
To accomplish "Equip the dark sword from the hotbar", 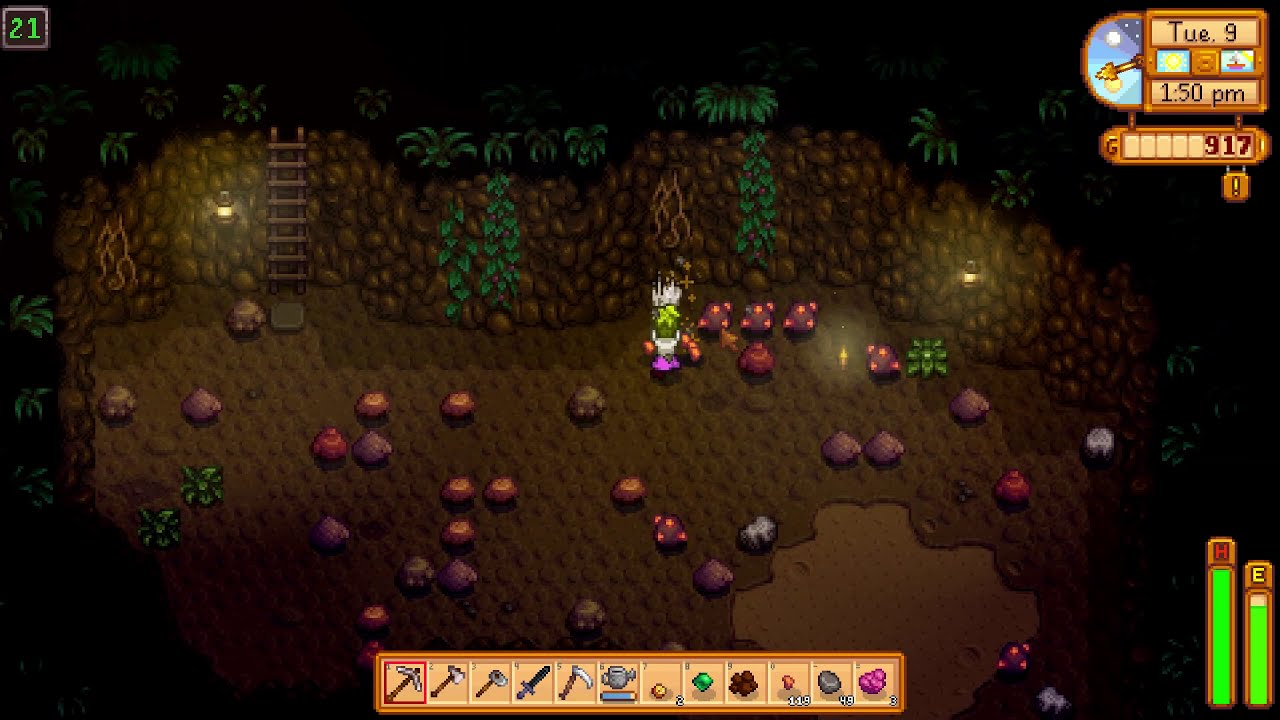I will coord(532,683).
